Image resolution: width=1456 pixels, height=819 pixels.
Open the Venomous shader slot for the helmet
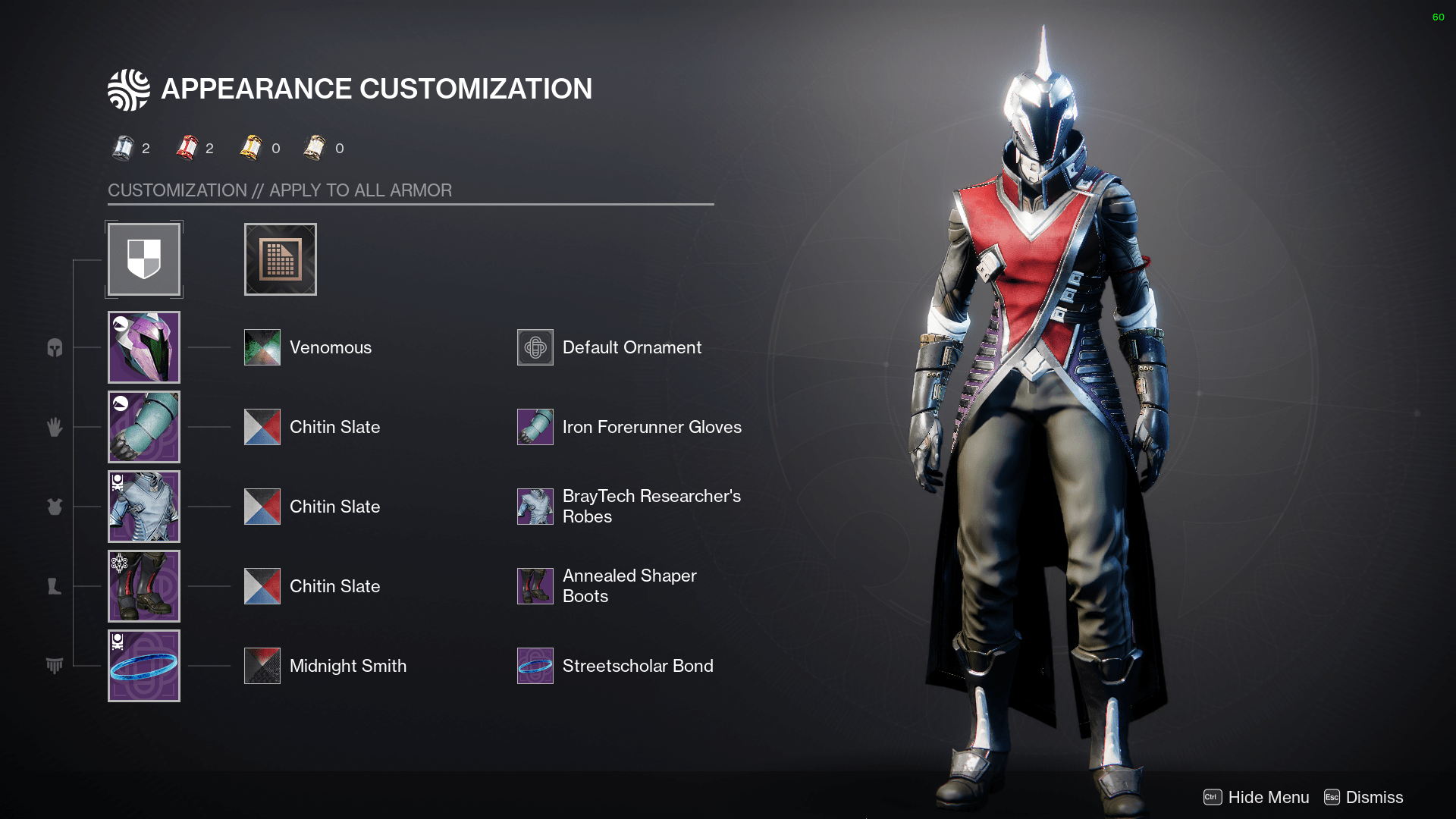click(262, 347)
